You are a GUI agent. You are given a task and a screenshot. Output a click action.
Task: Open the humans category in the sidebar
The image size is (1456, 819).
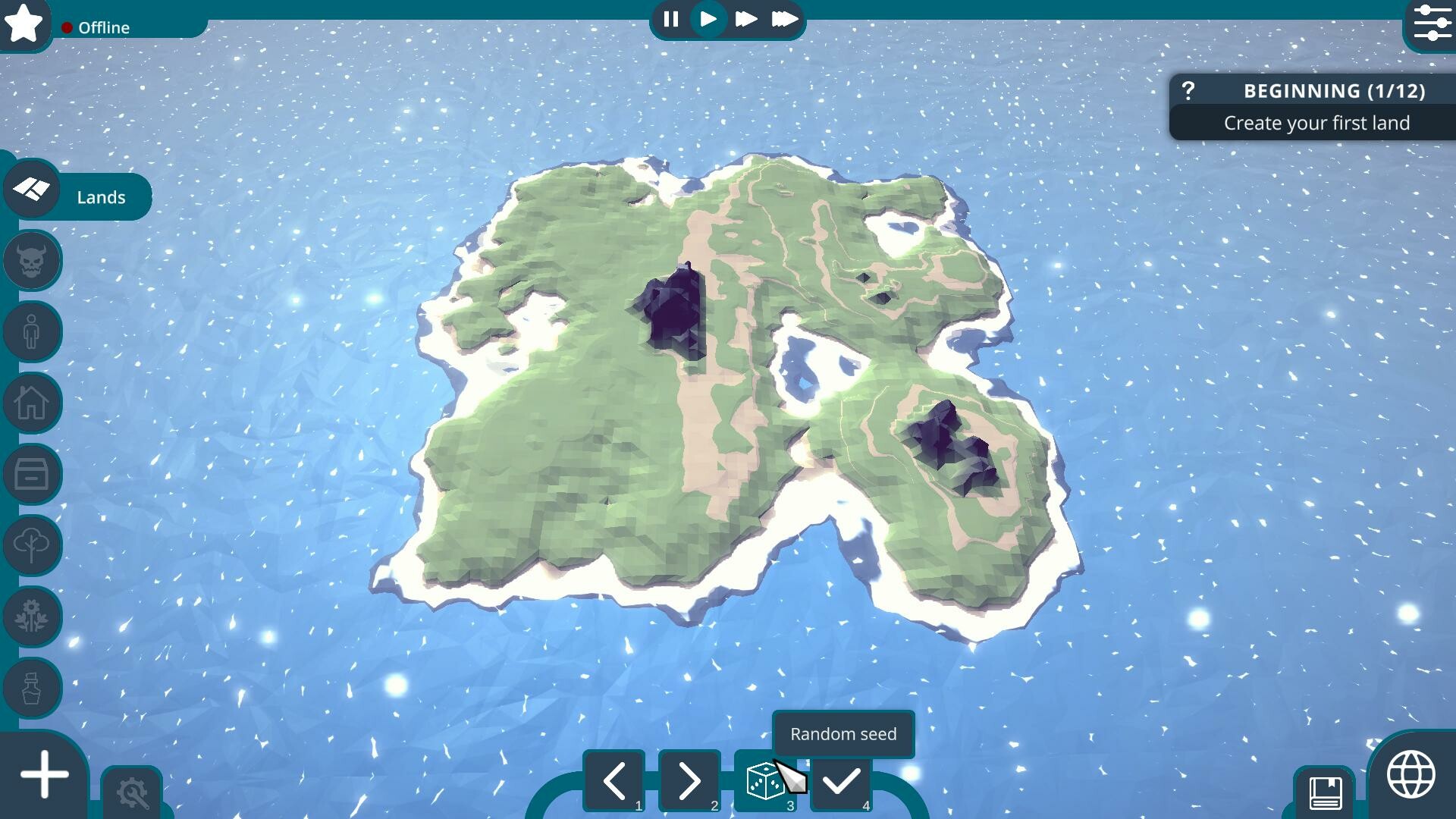point(31,331)
